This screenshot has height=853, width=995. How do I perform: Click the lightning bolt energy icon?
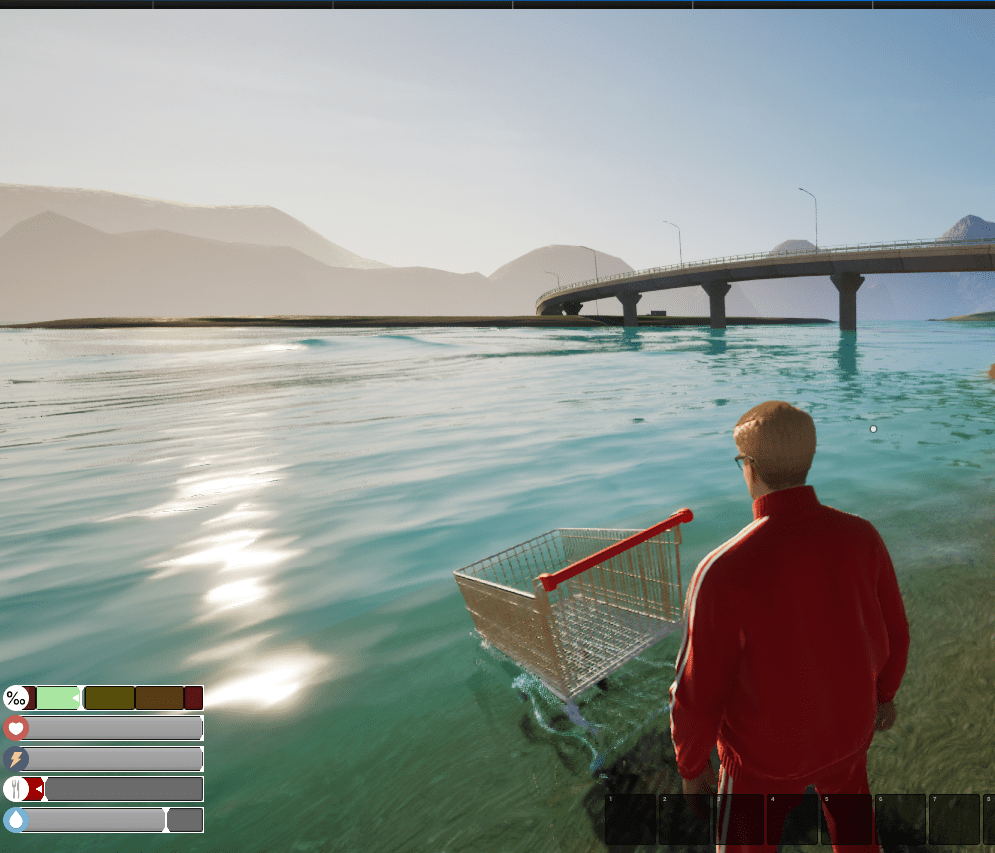click(16, 759)
